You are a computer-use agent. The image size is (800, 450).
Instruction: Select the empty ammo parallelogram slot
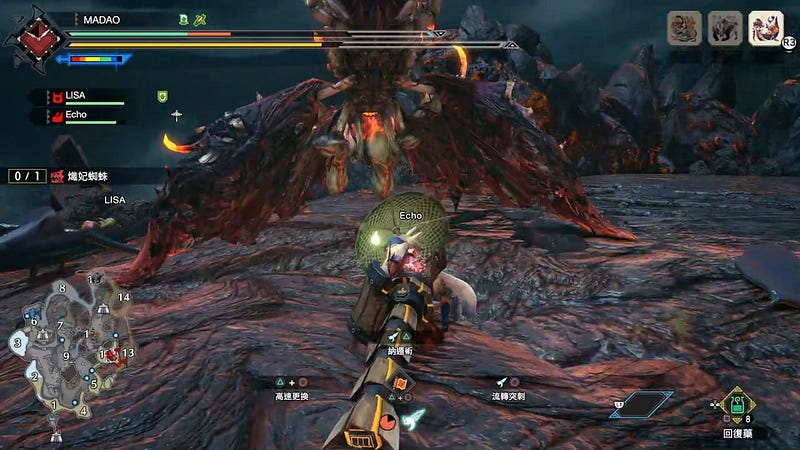pos(641,403)
